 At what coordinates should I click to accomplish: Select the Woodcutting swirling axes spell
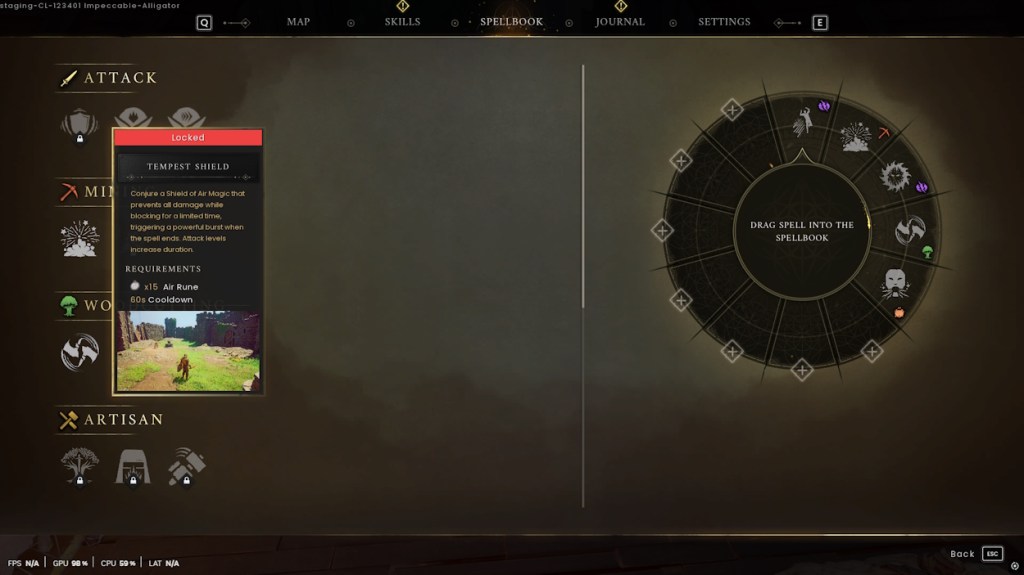(x=79, y=352)
